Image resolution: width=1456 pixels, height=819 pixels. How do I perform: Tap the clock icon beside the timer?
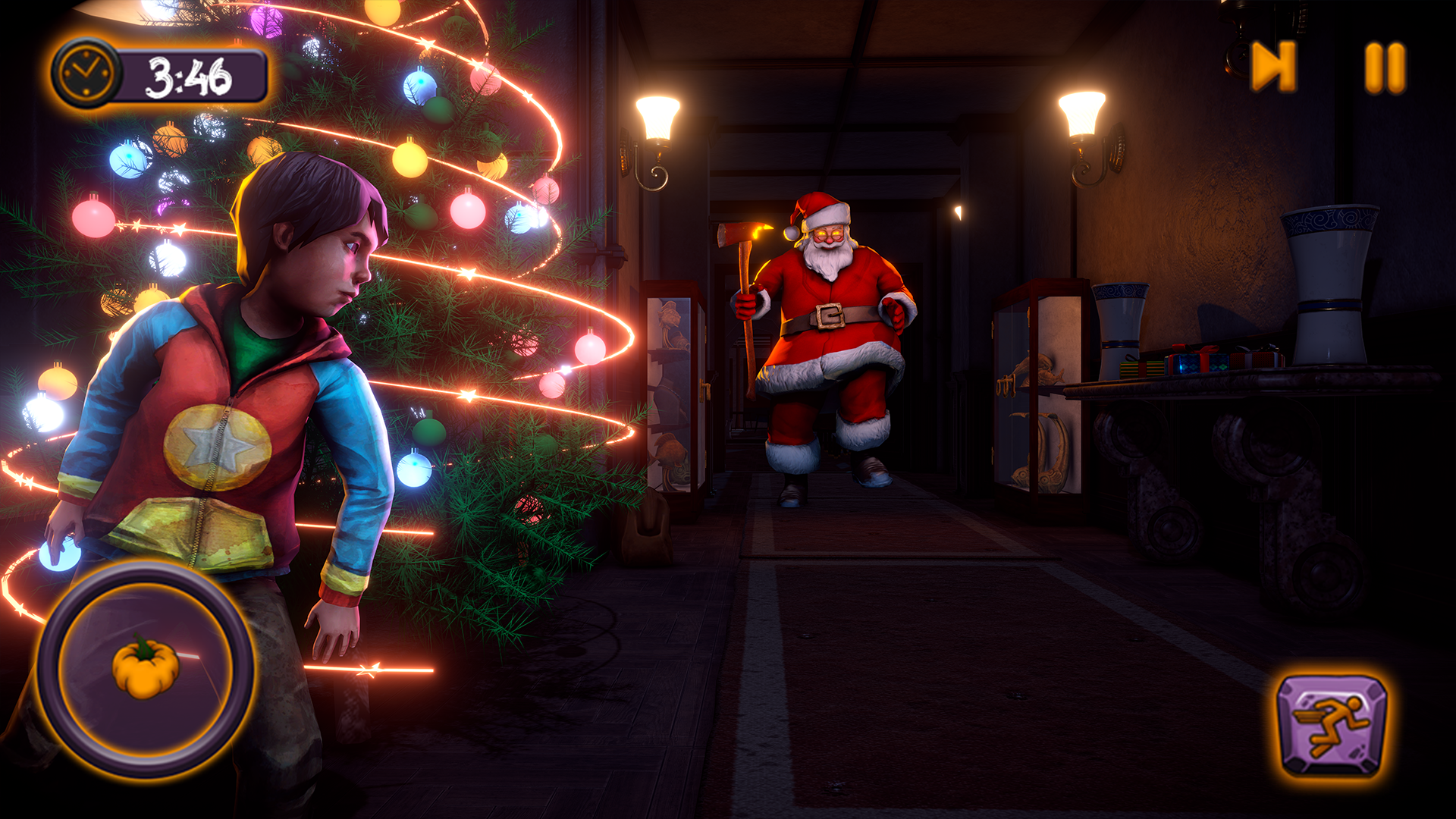[86, 74]
